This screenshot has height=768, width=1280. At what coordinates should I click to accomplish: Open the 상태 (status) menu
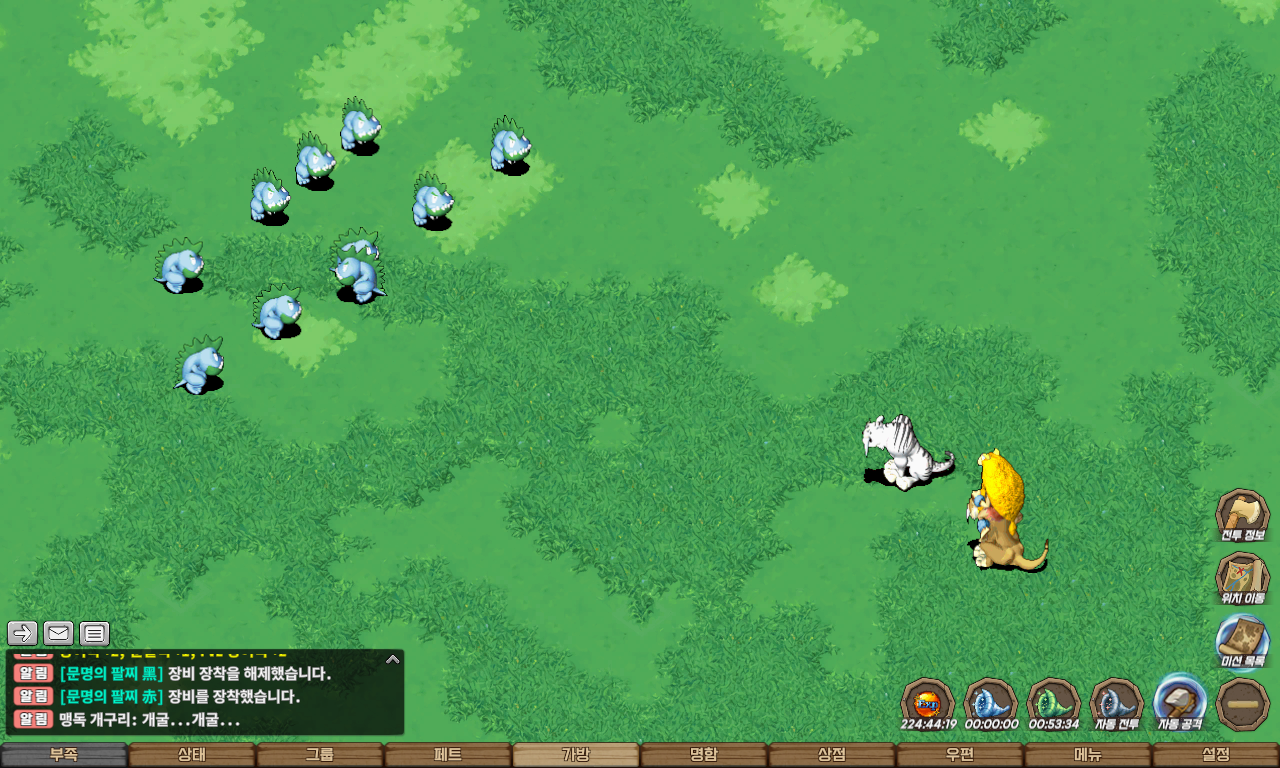point(192,755)
